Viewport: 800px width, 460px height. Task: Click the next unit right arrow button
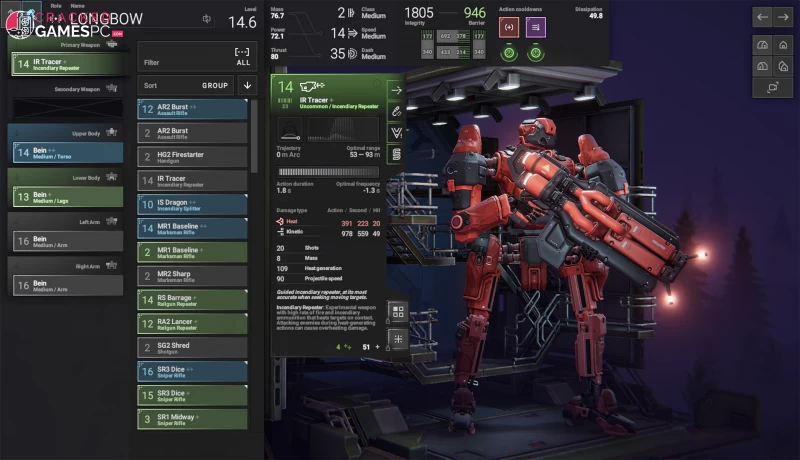(x=785, y=17)
